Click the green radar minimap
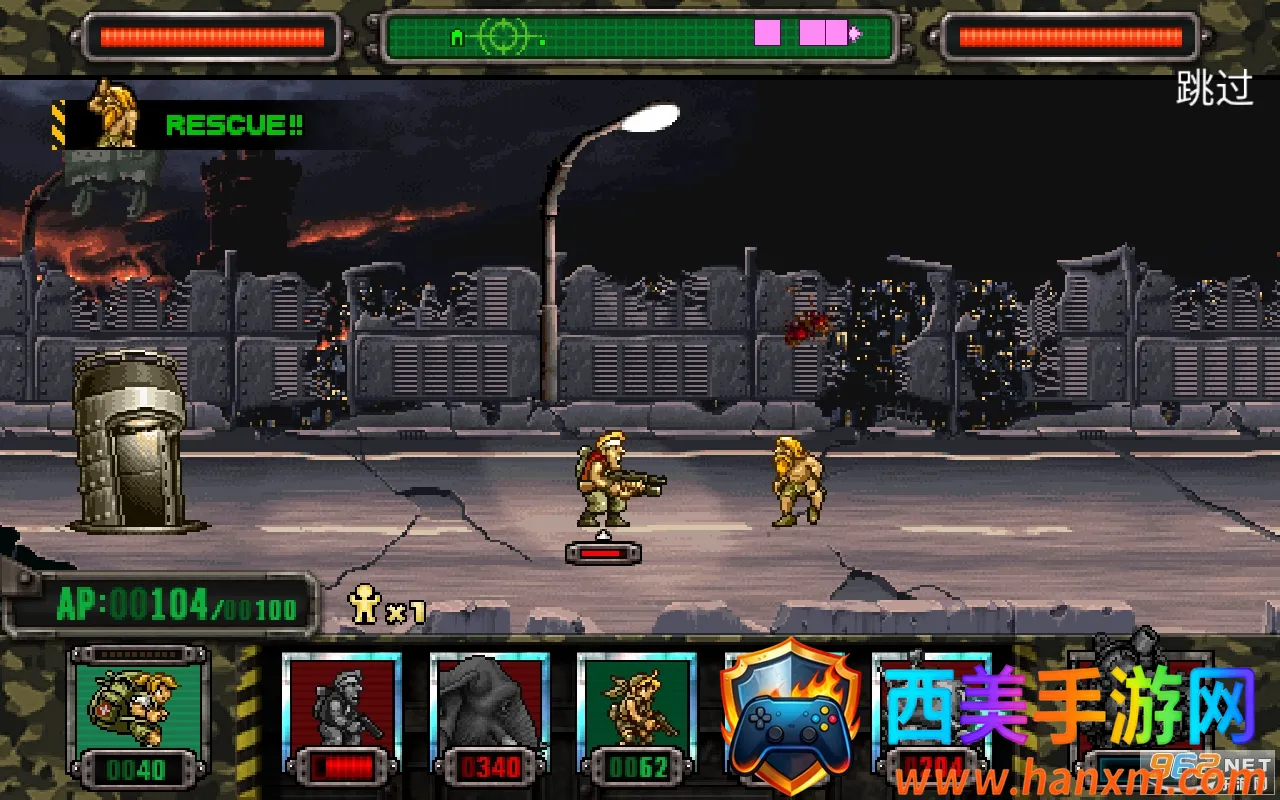Screen dimensions: 1280x800 (x=638, y=38)
